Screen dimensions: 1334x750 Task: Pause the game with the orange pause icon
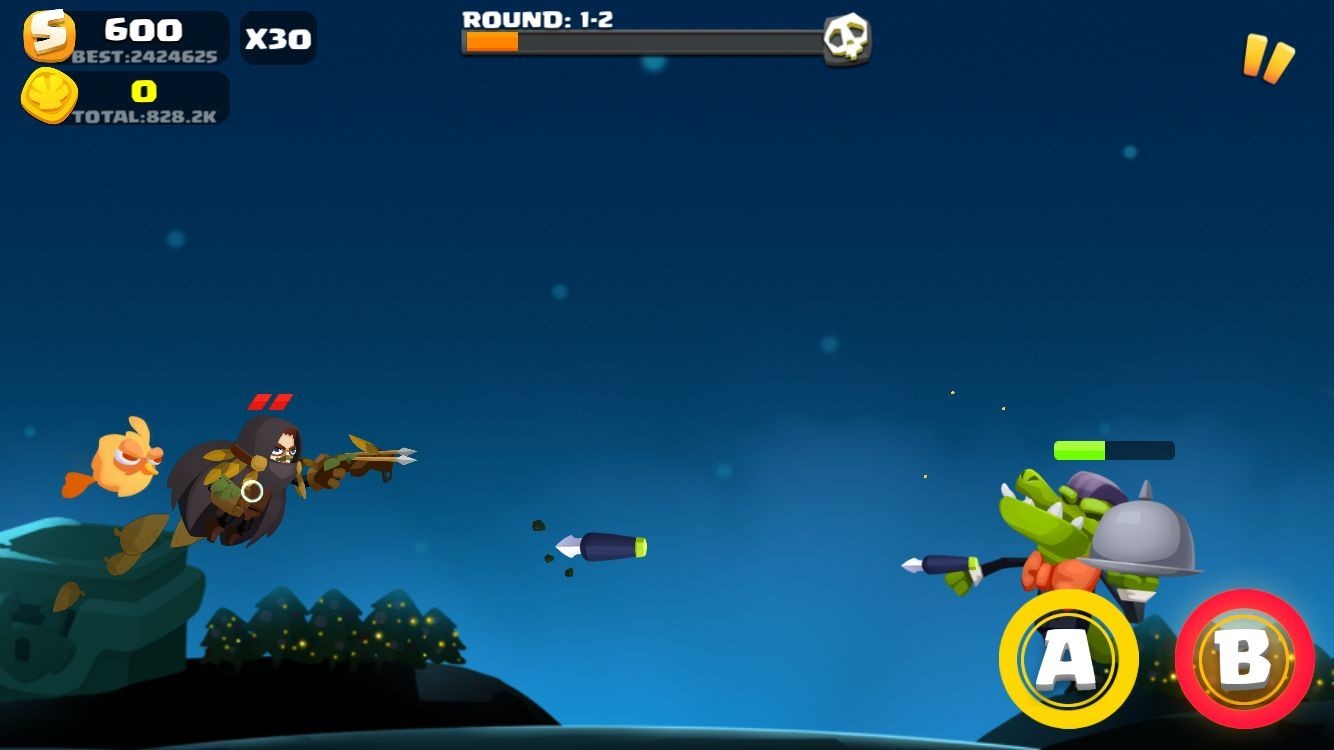click(x=1267, y=58)
